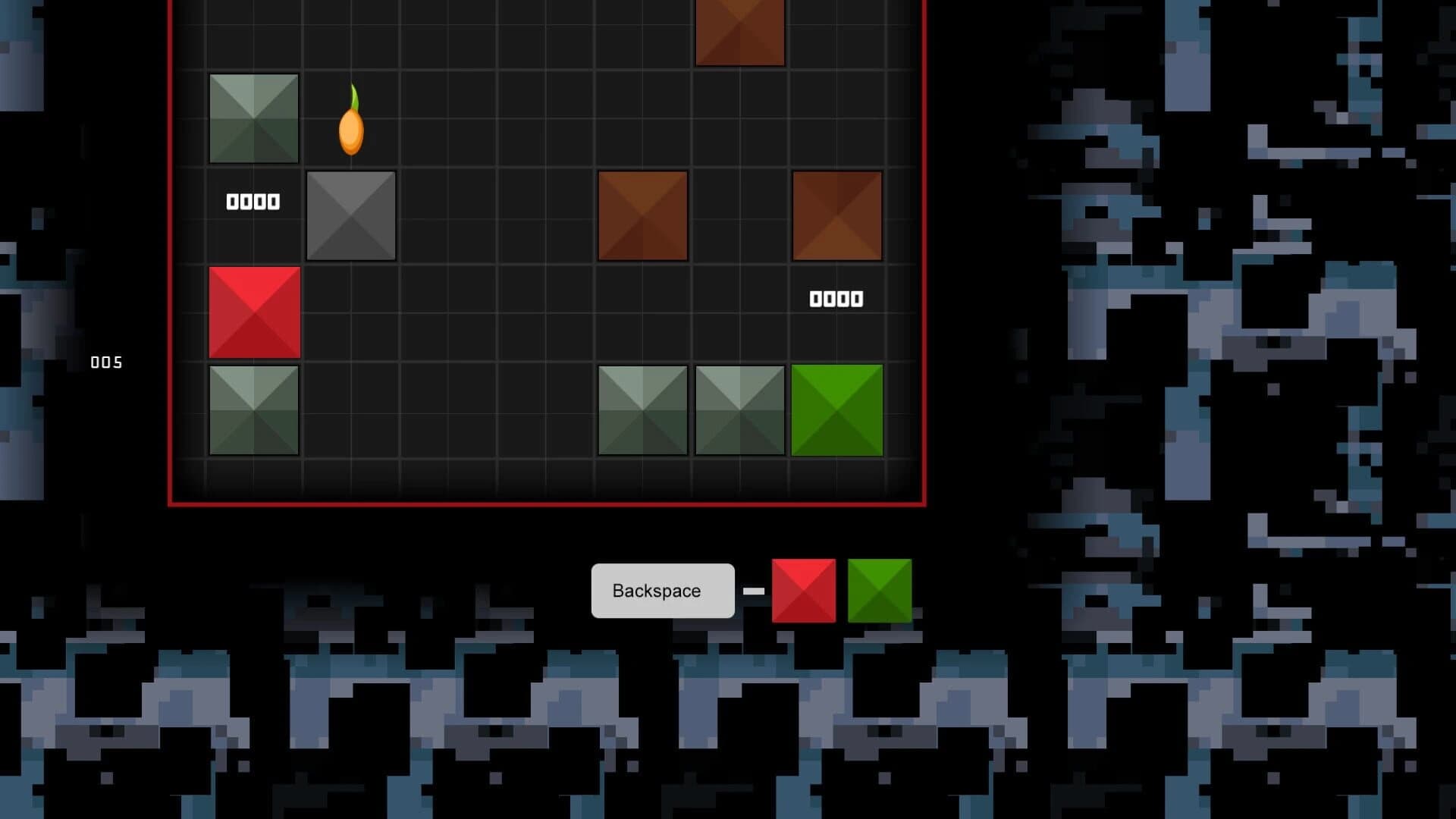The image size is (1456, 819).
Task: Select the left brown block in middle row
Action: [x=644, y=215]
